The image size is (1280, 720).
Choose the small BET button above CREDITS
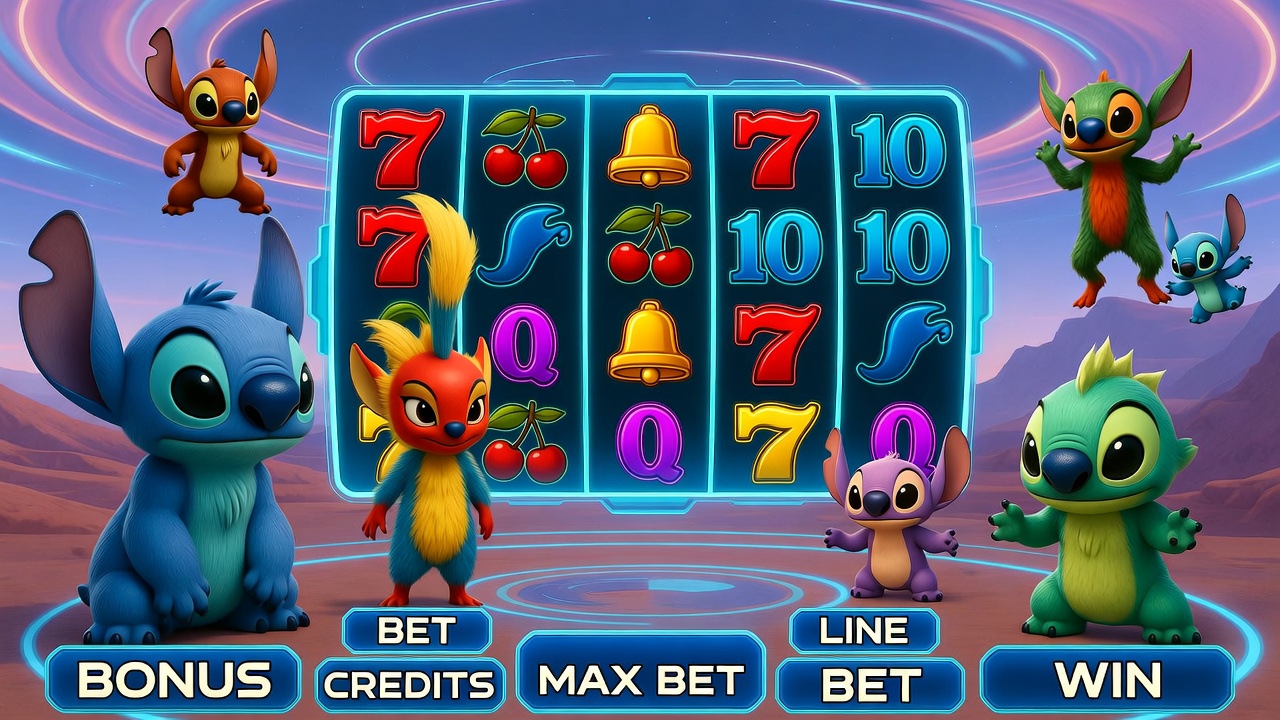pyautogui.click(x=417, y=631)
